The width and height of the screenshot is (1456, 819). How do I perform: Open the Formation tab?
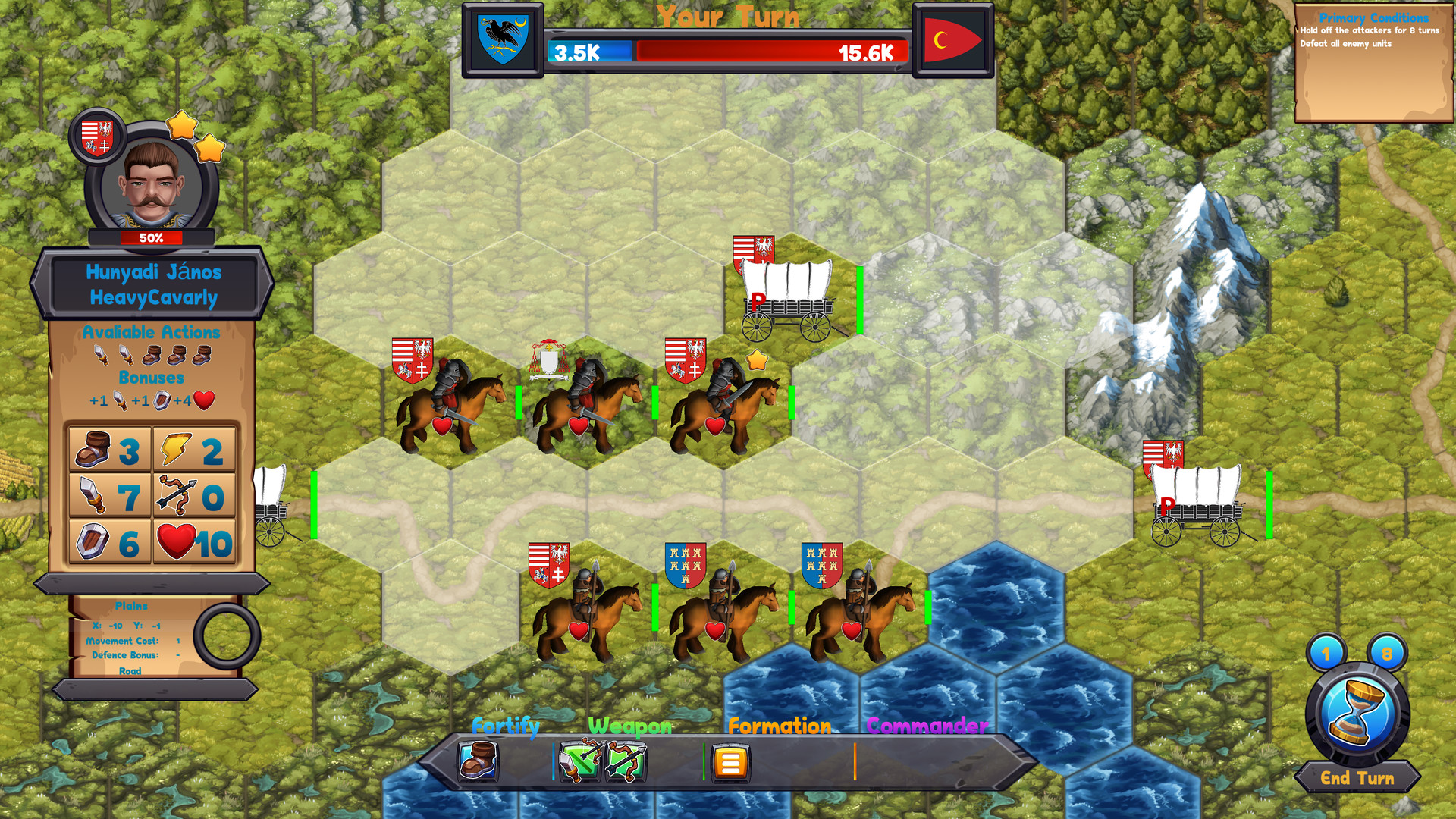tap(779, 726)
